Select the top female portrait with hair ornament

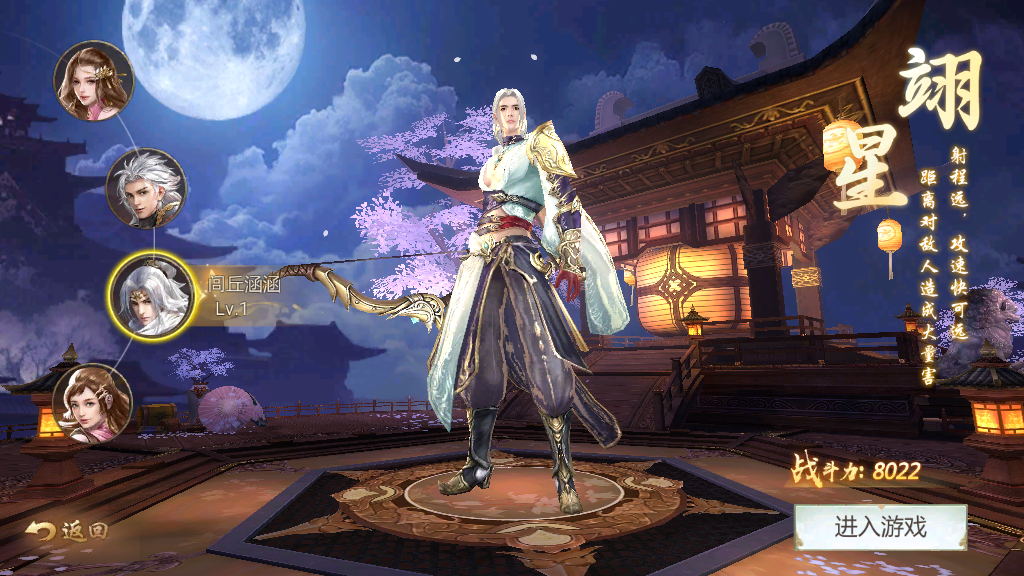(x=94, y=80)
